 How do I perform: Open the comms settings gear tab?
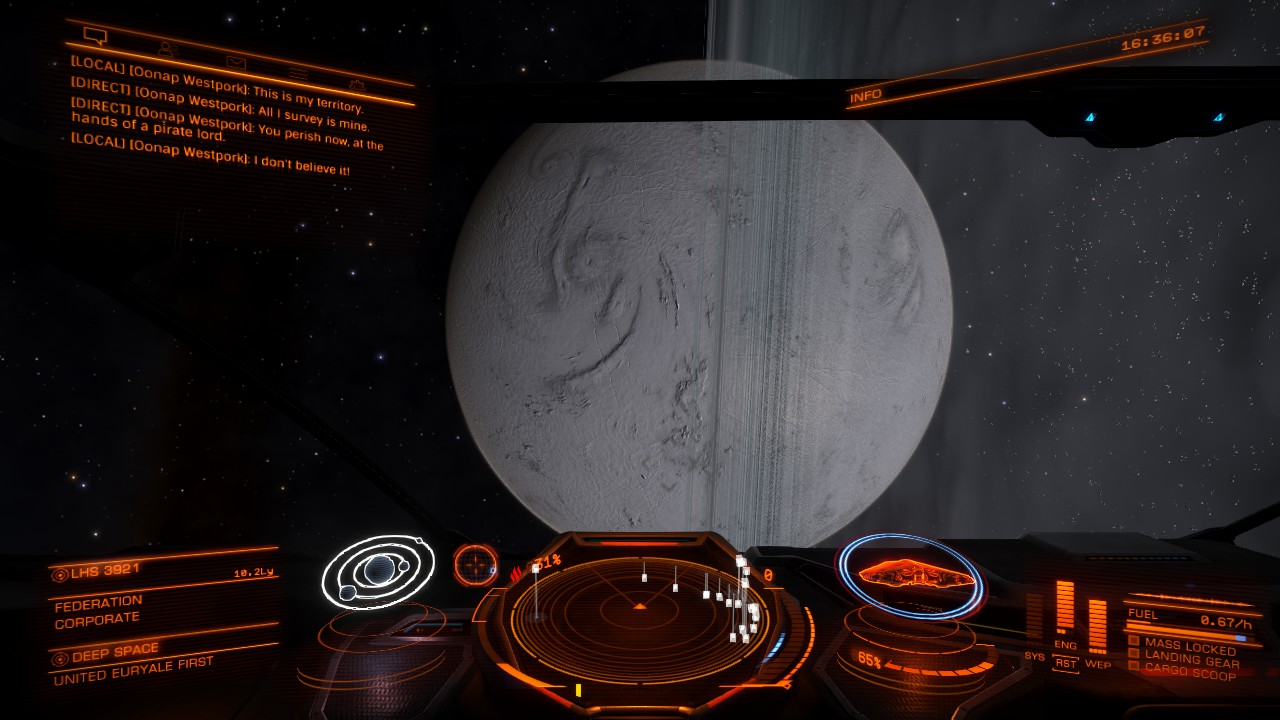coord(357,84)
